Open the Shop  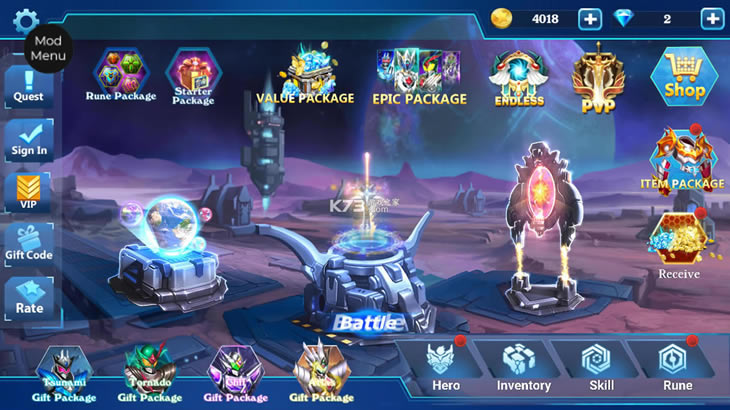(684, 75)
